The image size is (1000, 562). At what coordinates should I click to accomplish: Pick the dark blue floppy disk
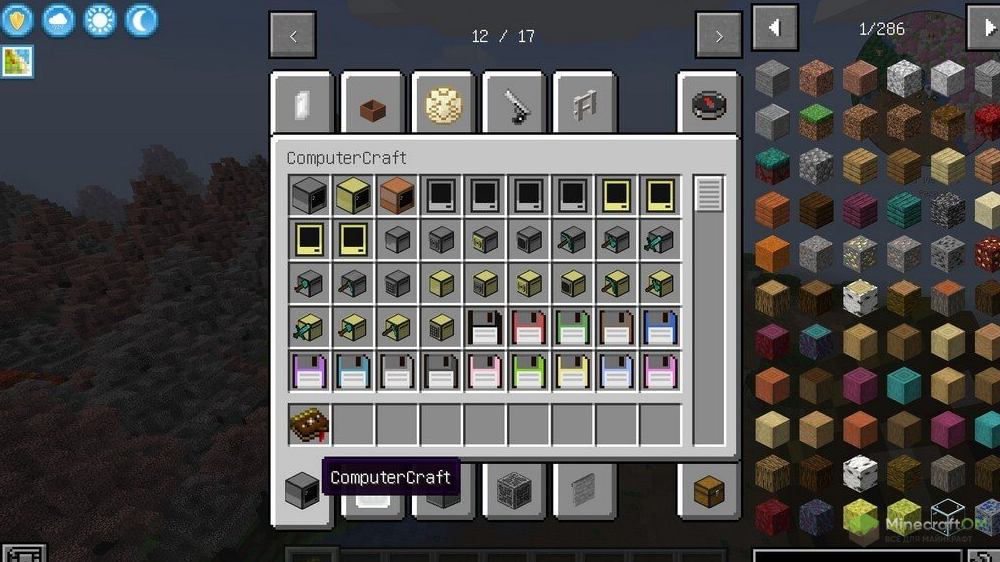661,327
